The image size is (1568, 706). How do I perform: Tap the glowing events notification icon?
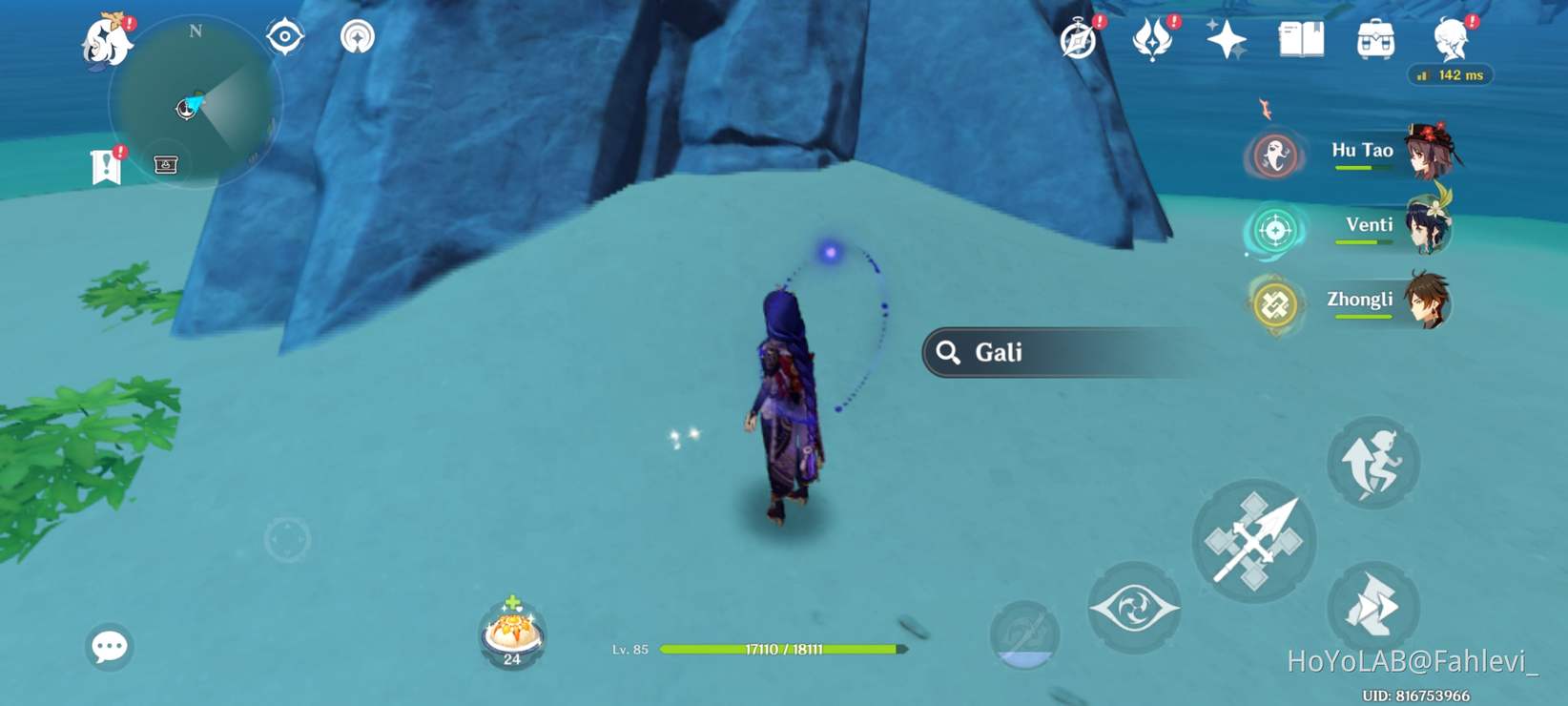coord(1150,39)
